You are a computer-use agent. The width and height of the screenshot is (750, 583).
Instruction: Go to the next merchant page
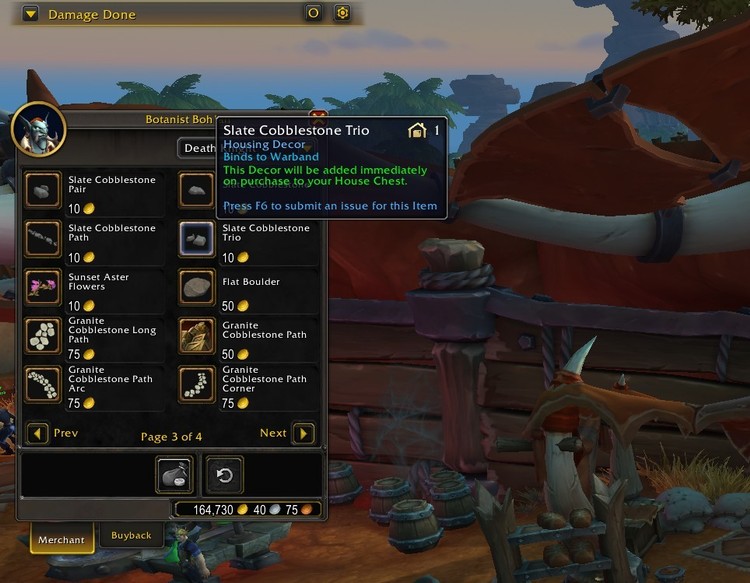tap(303, 434)
